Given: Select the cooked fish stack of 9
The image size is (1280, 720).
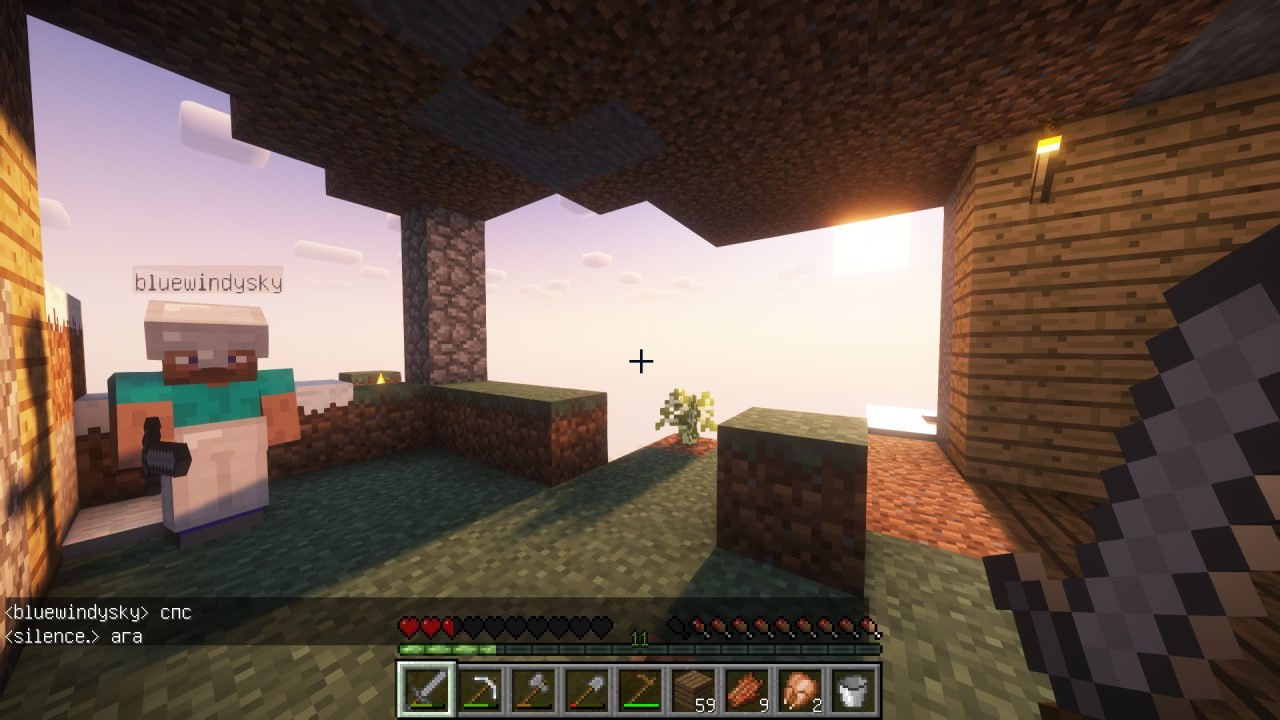Looking at the screenshot, I should (746, 690).
